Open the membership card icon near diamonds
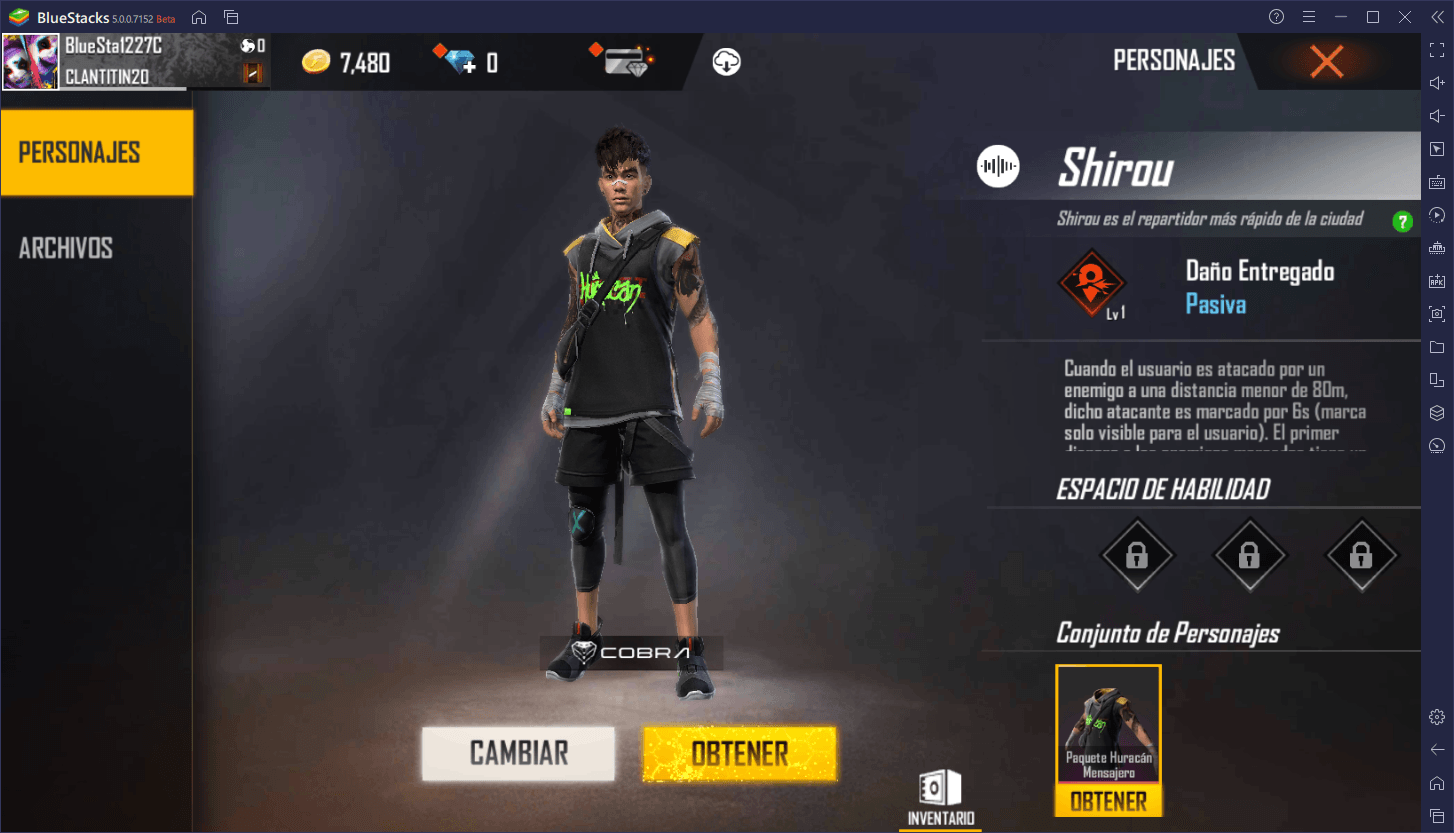The width and height of the screenshot is (1454, 833). coord(622,61)
